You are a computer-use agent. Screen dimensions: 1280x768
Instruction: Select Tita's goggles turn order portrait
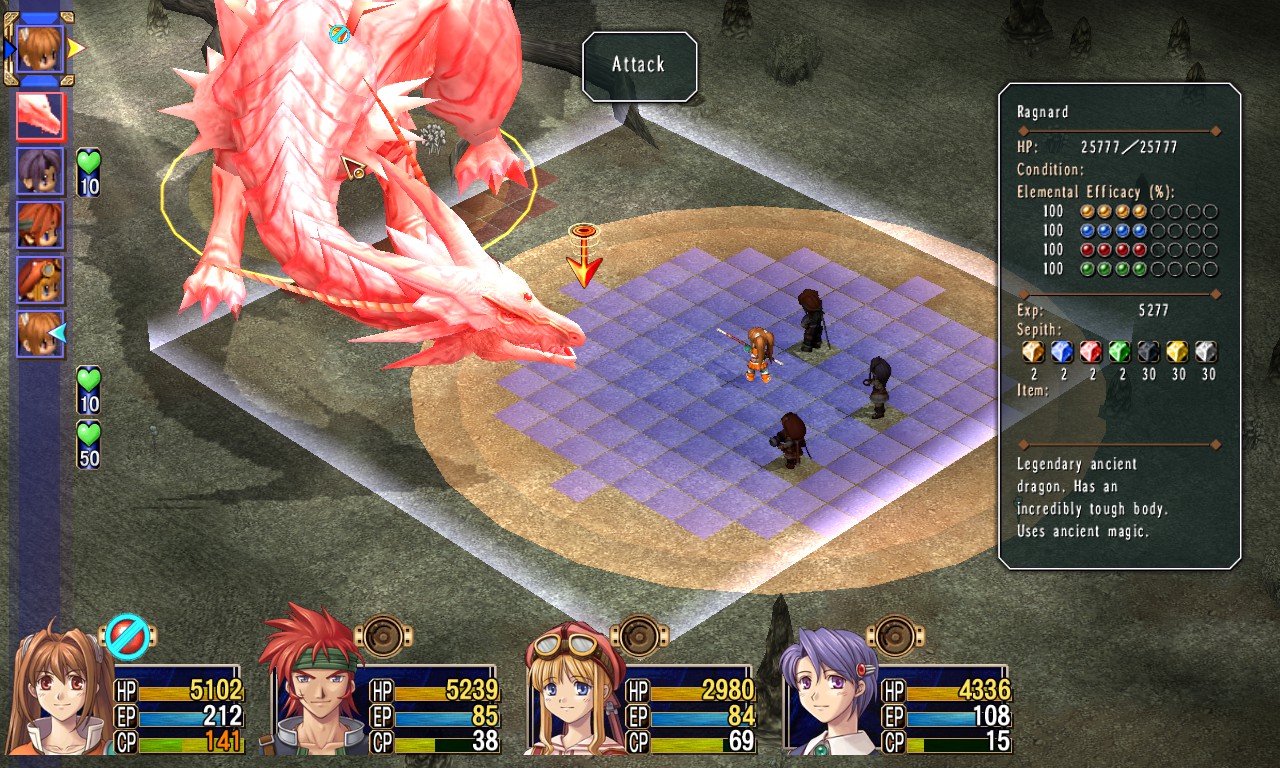(40, 279)
